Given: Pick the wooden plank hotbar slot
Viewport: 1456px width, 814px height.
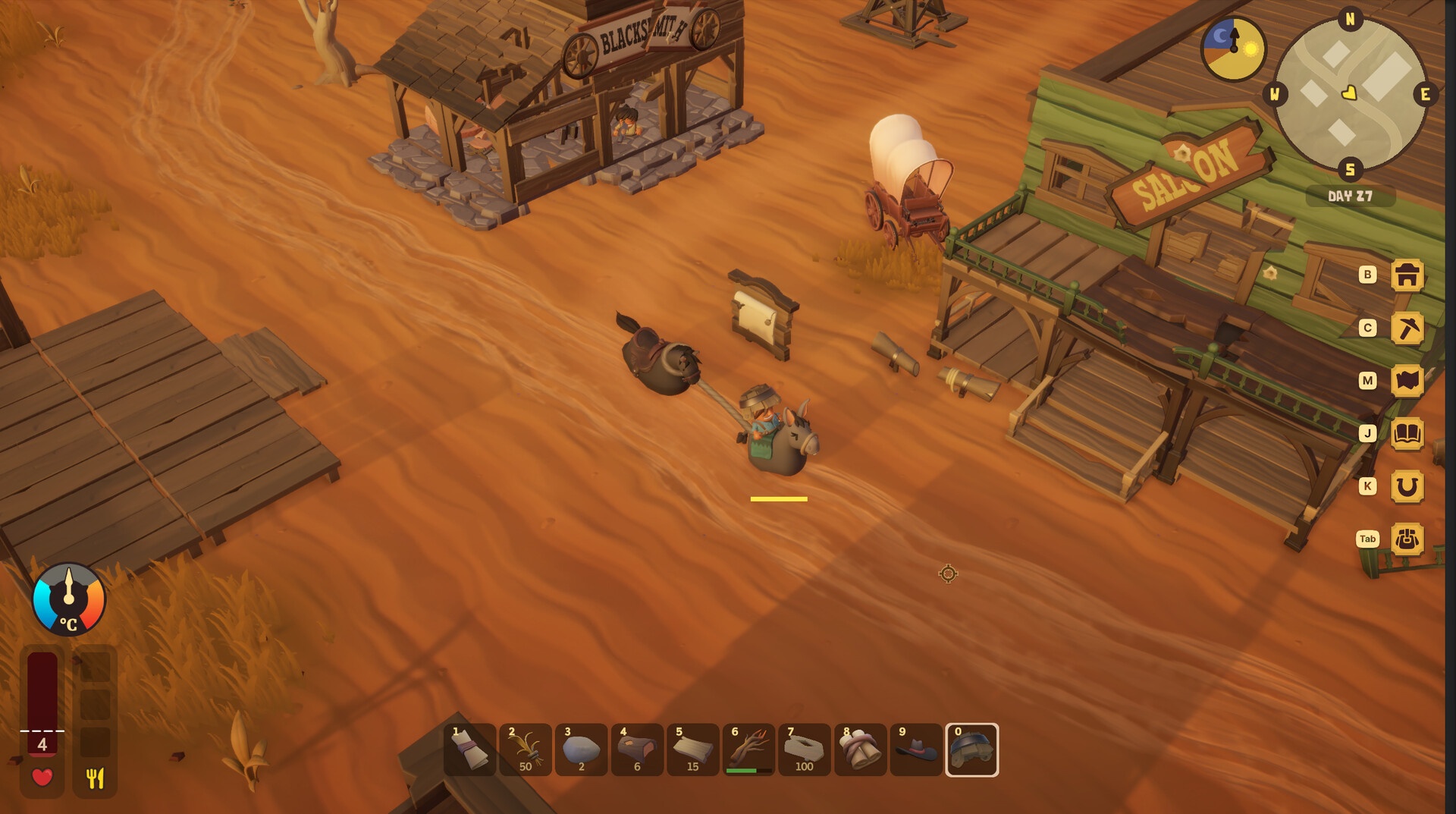Looking at the screenshot, I should click(693, 750).
